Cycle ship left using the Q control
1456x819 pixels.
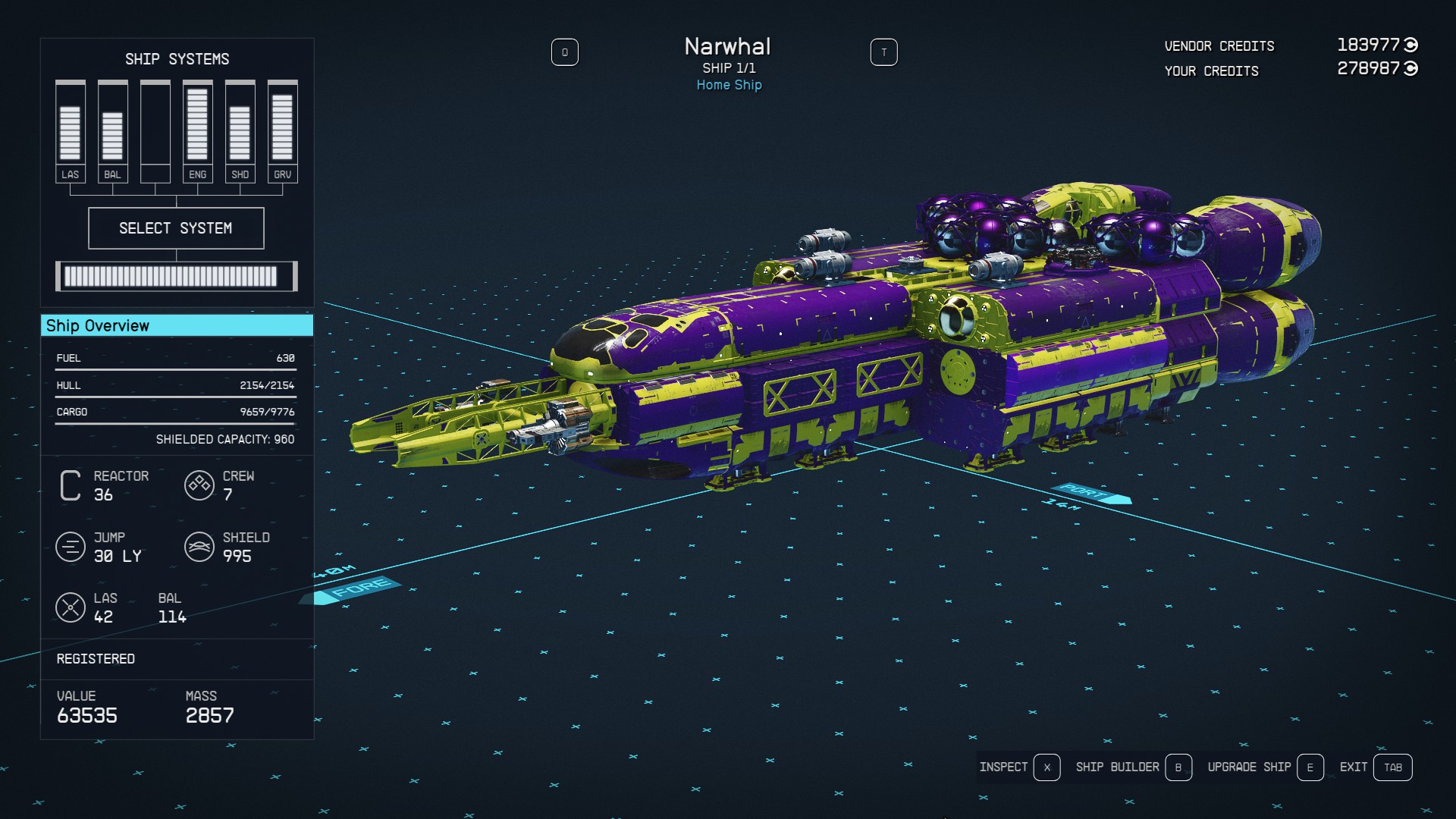coord(565,52)
